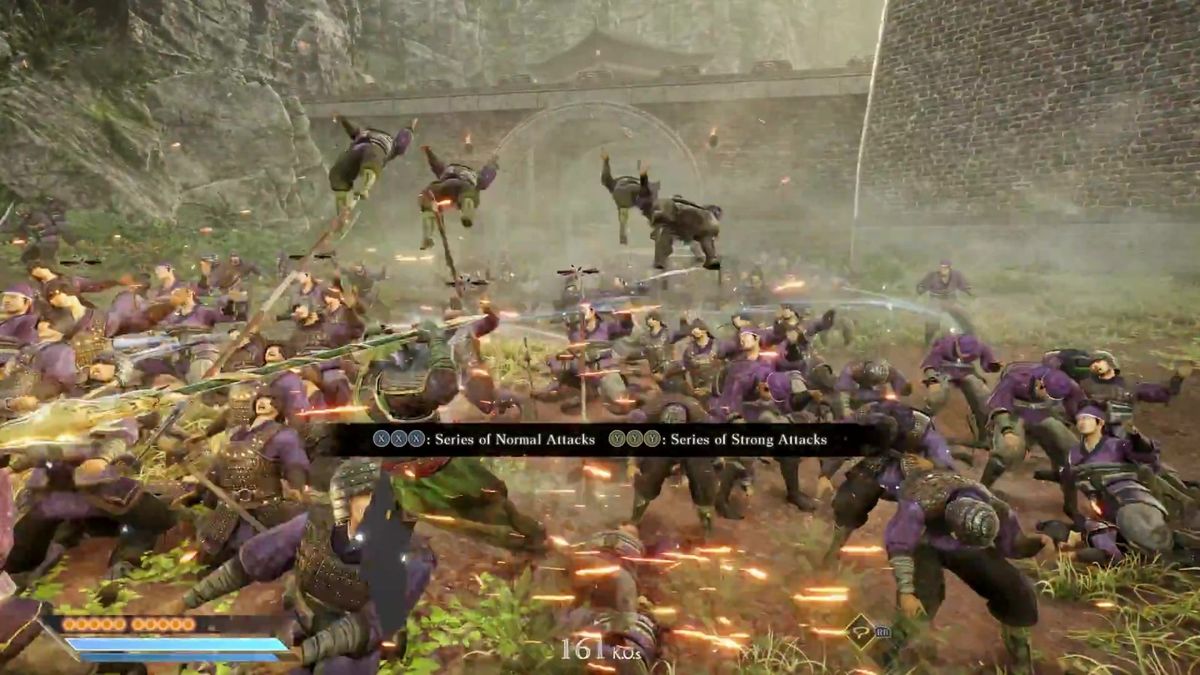The height and width of the screenshot is (675, 1200).
Task: Activate the diamond-shaped battle art icon
Action: pos(859,631)
